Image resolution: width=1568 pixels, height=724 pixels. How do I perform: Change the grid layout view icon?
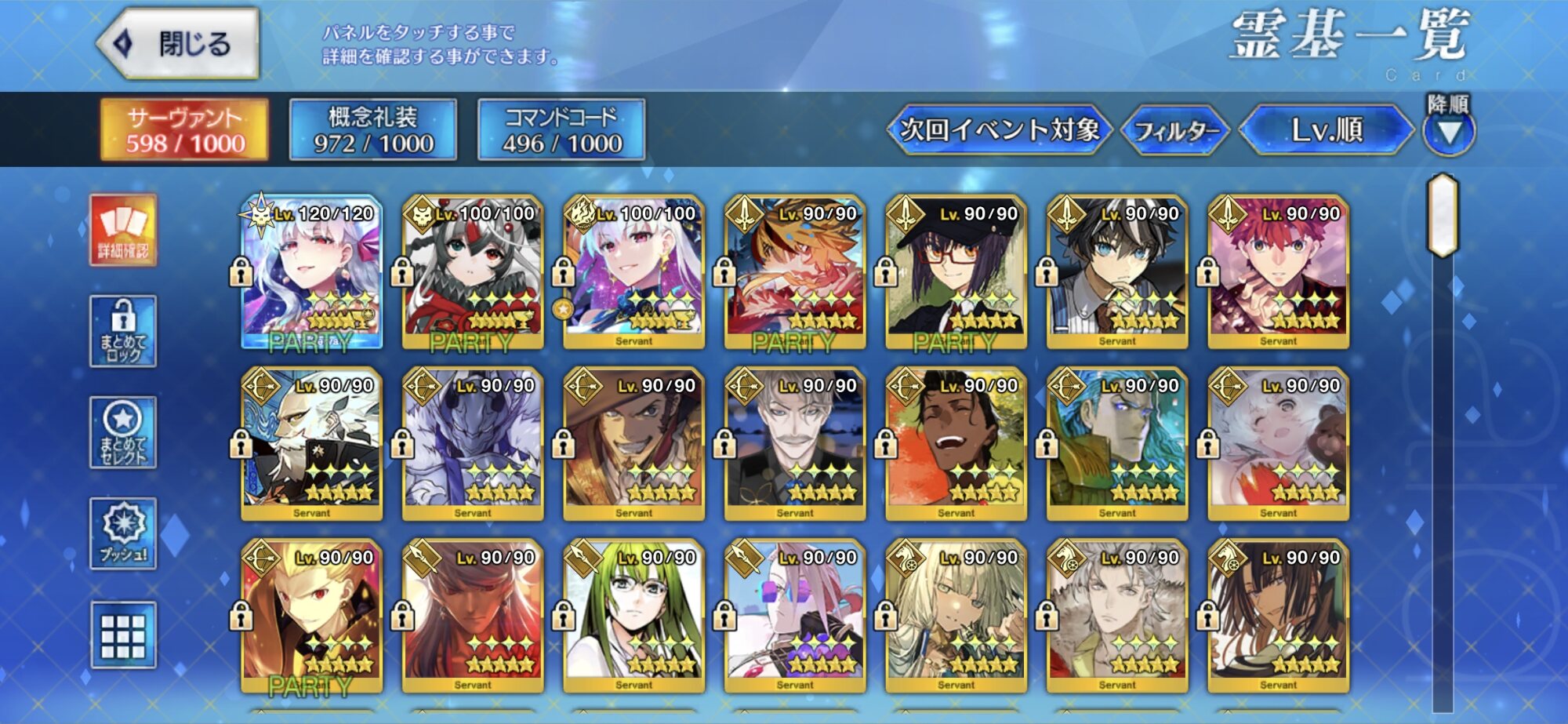(123, 635)
